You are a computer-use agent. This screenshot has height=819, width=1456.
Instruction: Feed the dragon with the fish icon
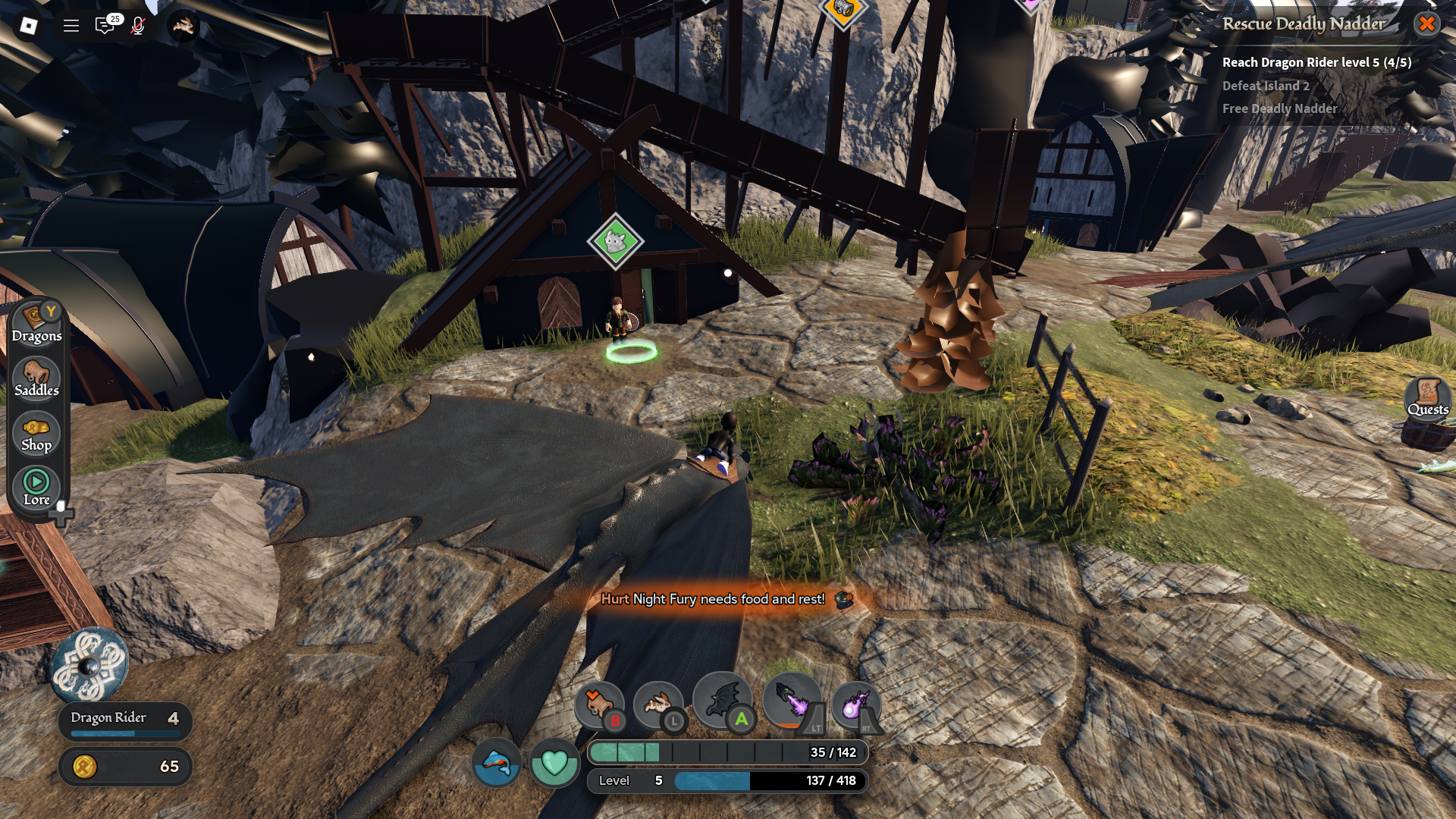(497, 762)
